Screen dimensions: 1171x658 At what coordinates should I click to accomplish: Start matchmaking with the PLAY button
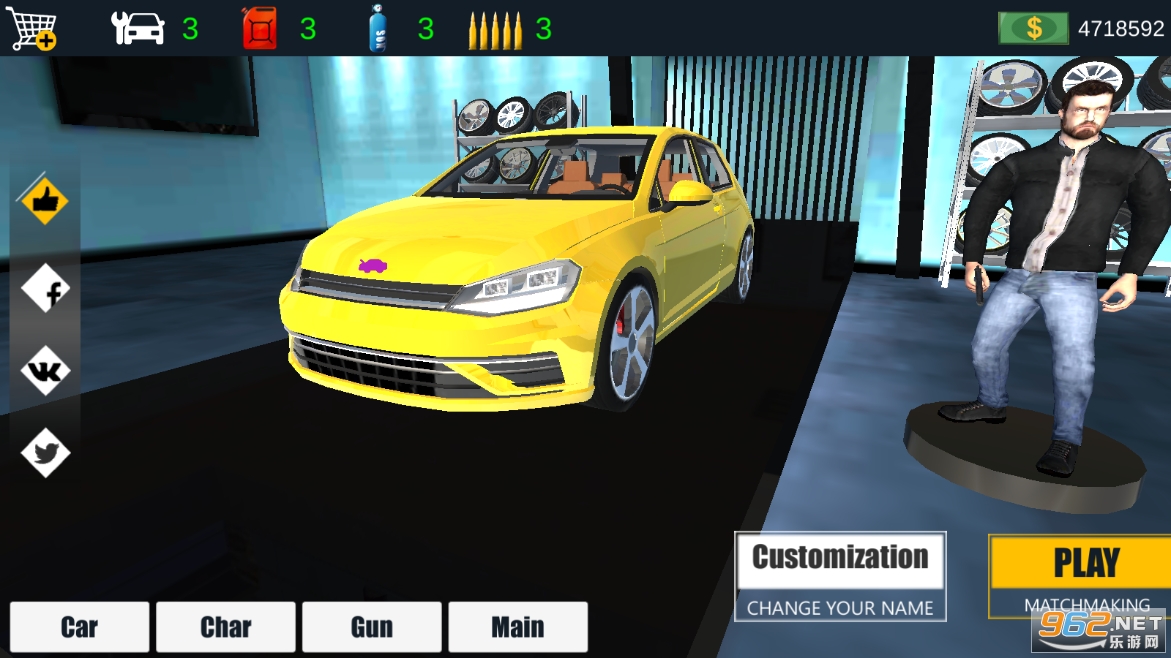point(1085,563)
